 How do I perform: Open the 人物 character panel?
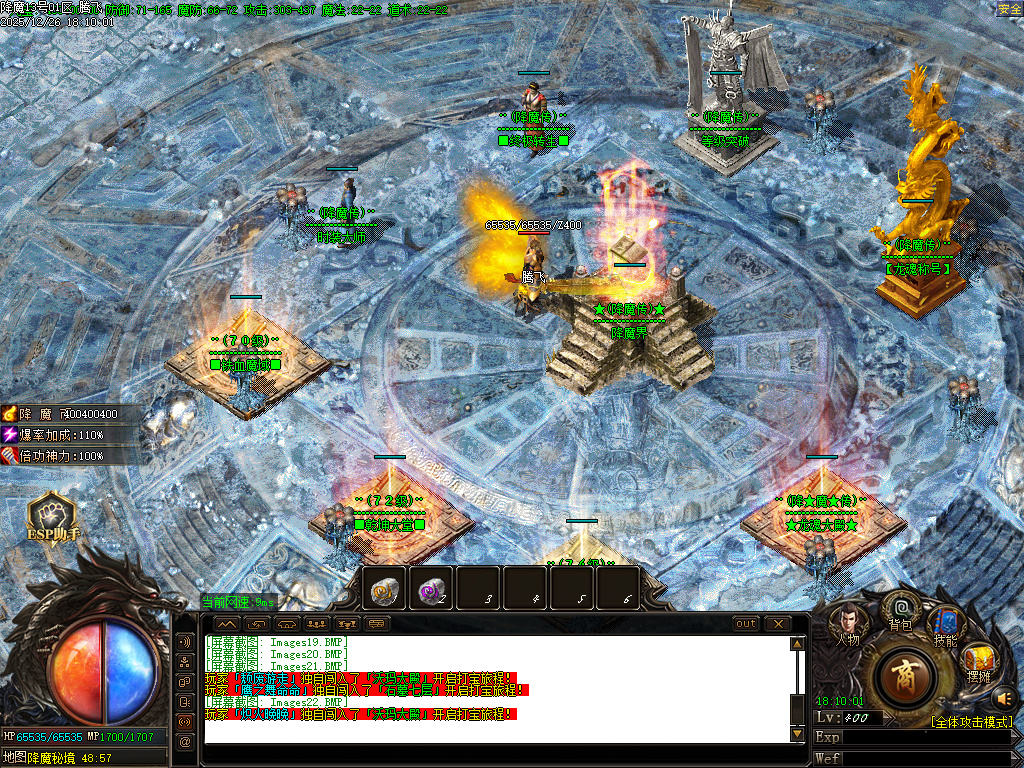tap(847, 624)
